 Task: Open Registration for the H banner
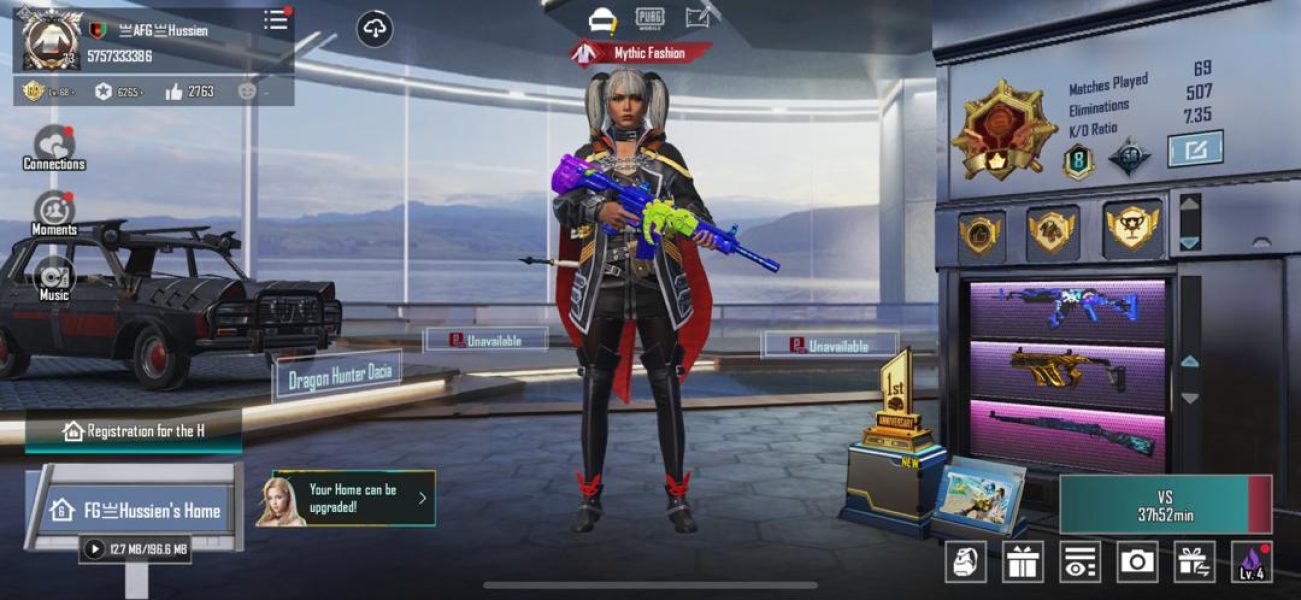tap(134, 431)
